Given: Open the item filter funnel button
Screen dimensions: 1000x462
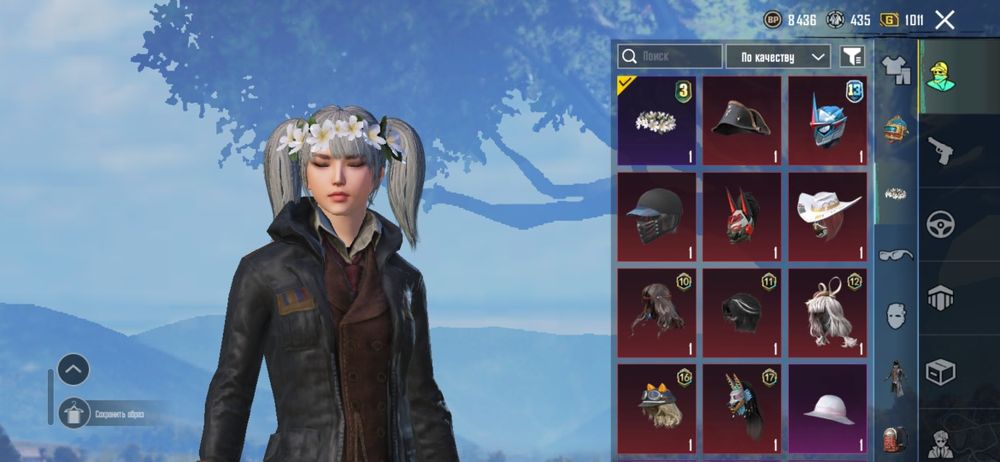Looking at the screenshot, I should (852, 56).
